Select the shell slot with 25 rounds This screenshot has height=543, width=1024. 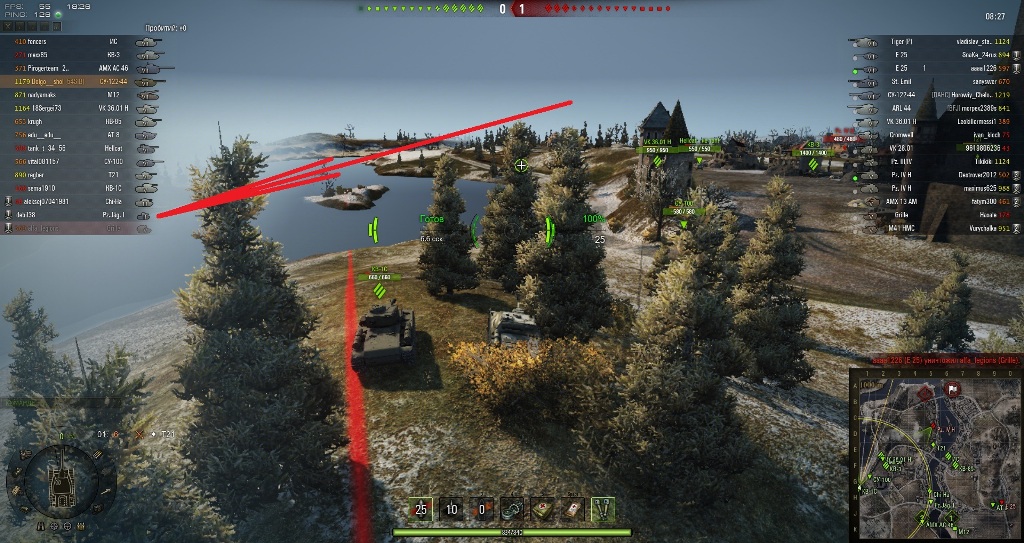(421, 509)
